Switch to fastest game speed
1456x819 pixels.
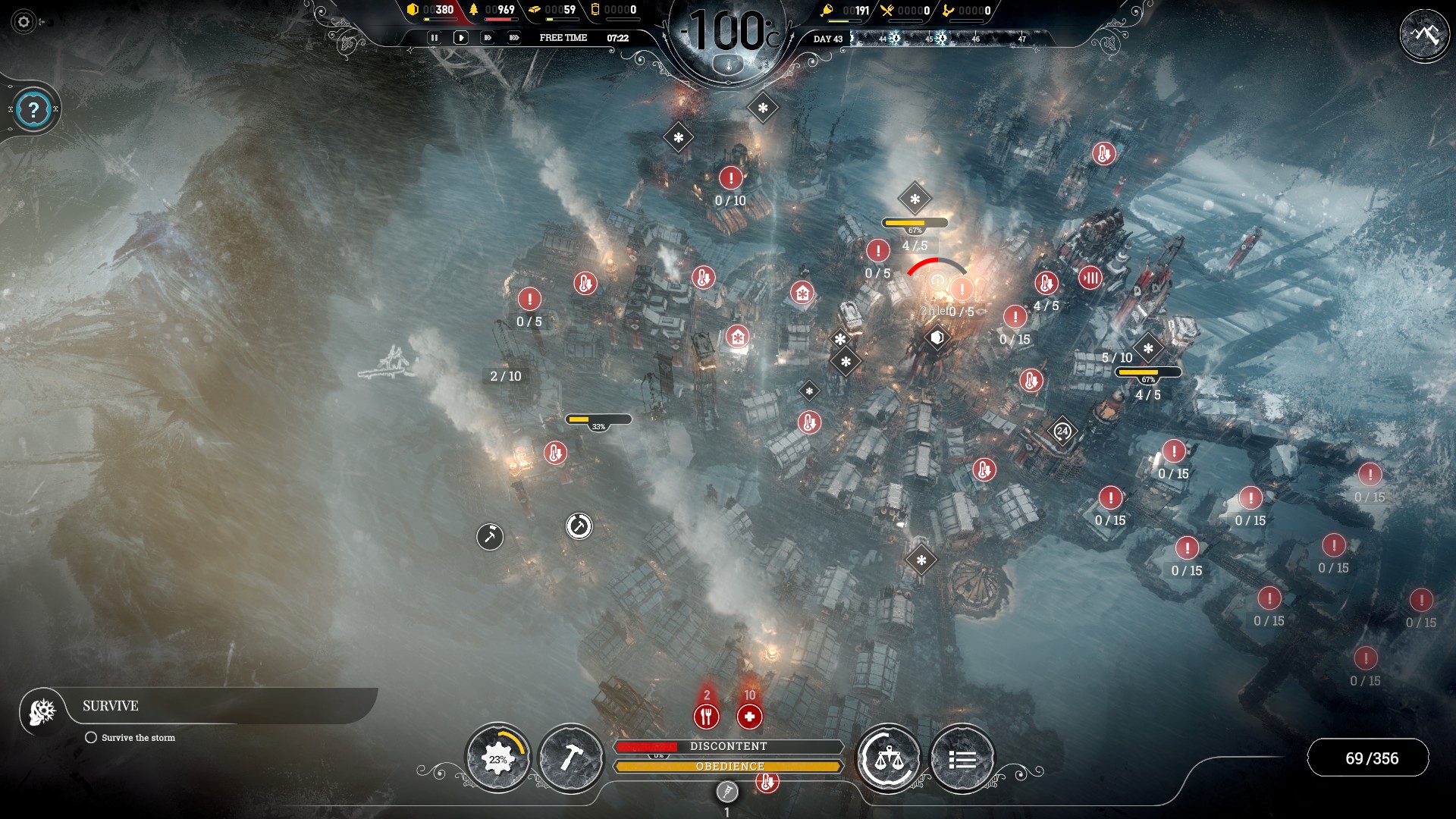pyautogui.click(x=514, y=37)
